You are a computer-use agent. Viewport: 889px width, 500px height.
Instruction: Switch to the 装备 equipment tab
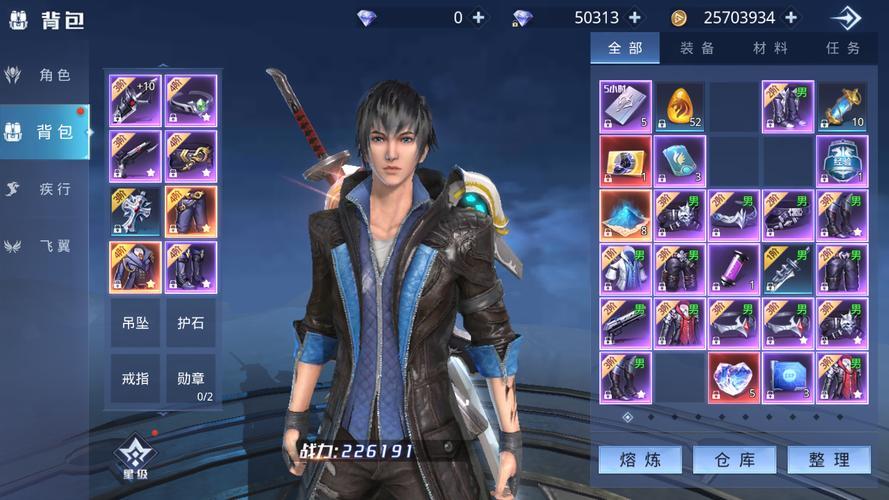pos(697,48)
